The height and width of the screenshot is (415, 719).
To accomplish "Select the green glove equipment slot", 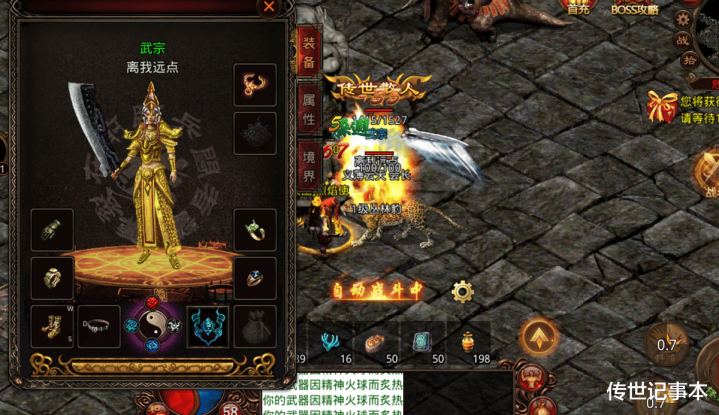I will 52,231.
